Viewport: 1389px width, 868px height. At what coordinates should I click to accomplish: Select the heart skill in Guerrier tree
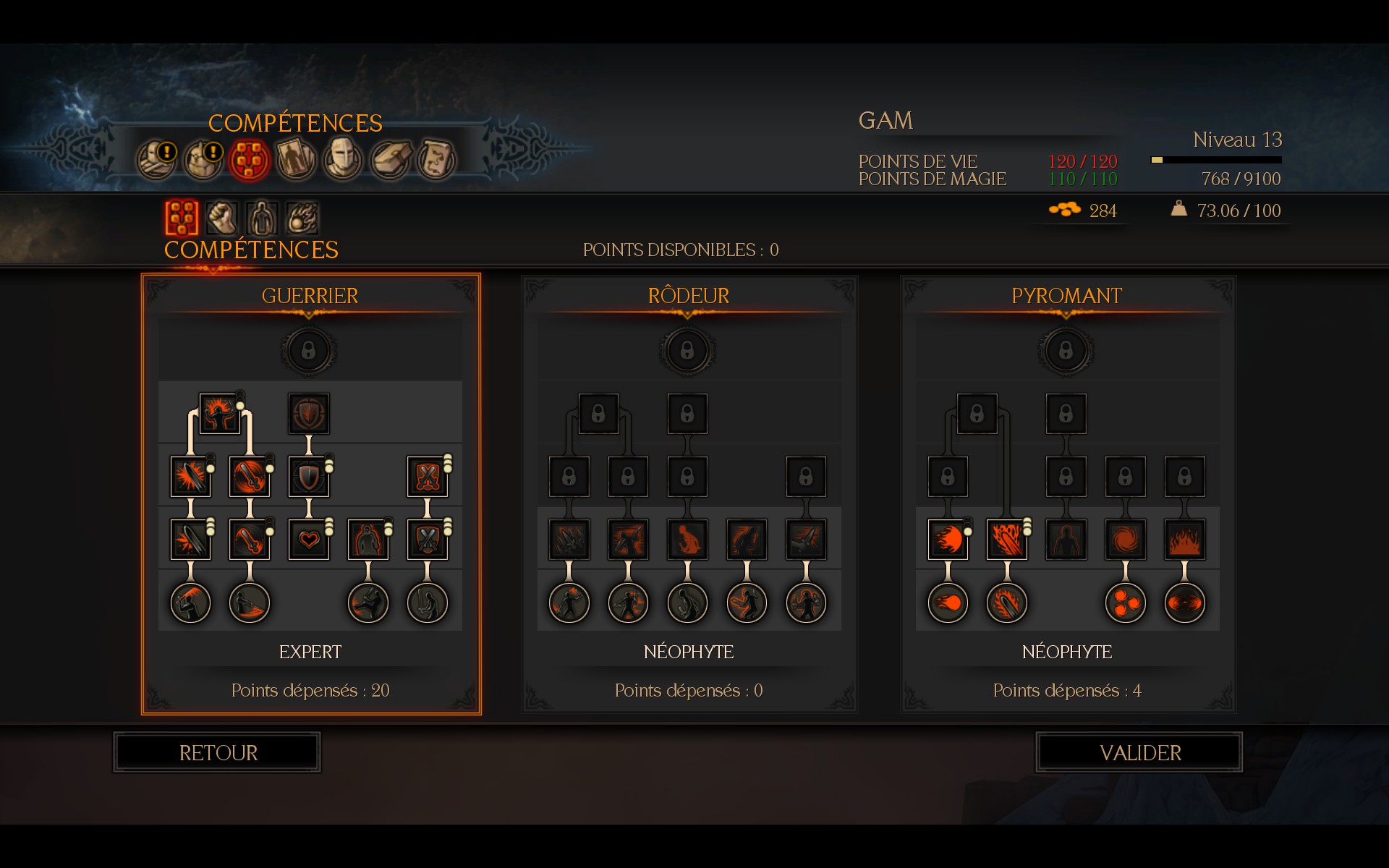309,540
